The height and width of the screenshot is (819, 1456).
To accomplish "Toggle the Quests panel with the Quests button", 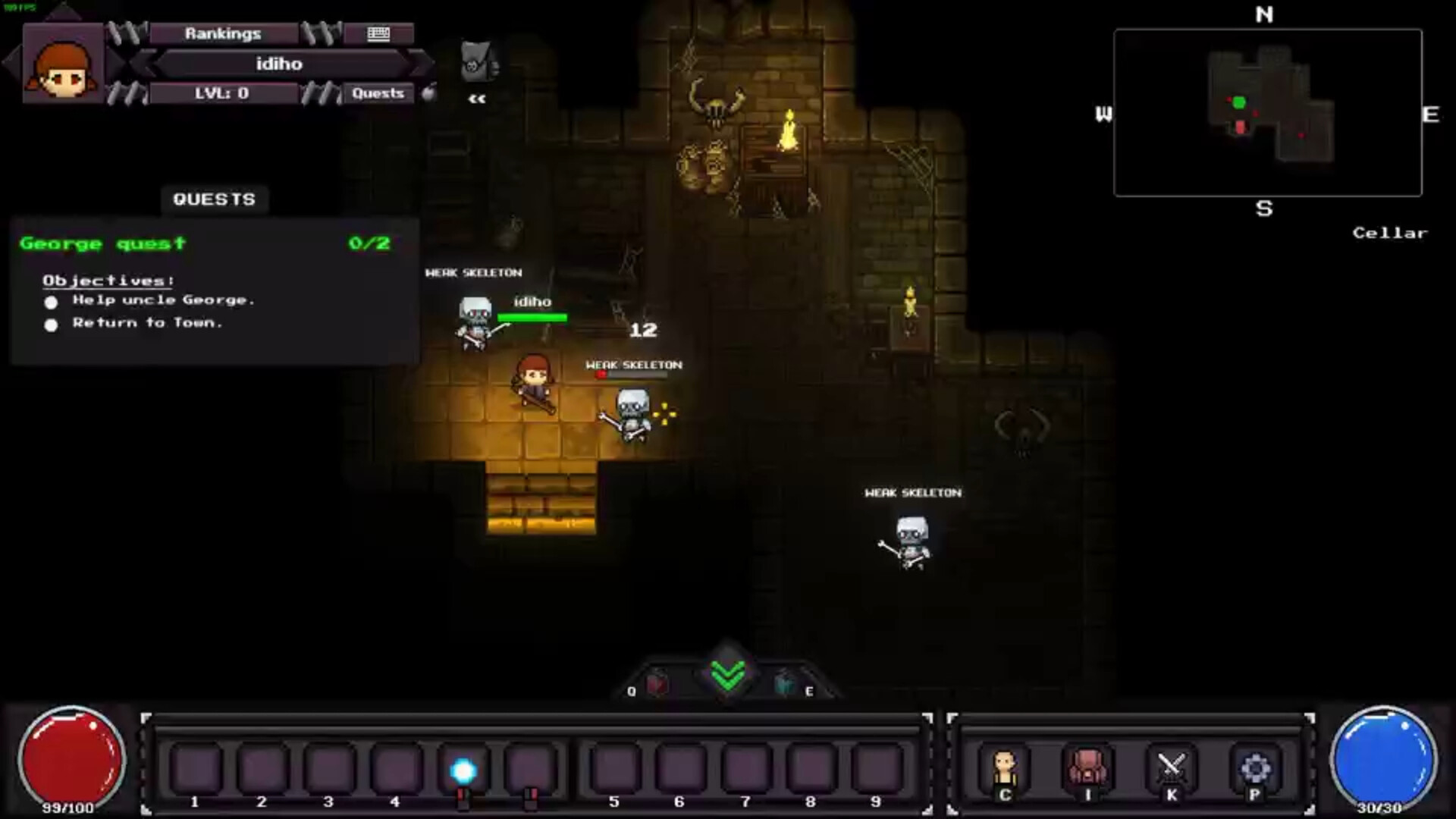I will point(379,93).
